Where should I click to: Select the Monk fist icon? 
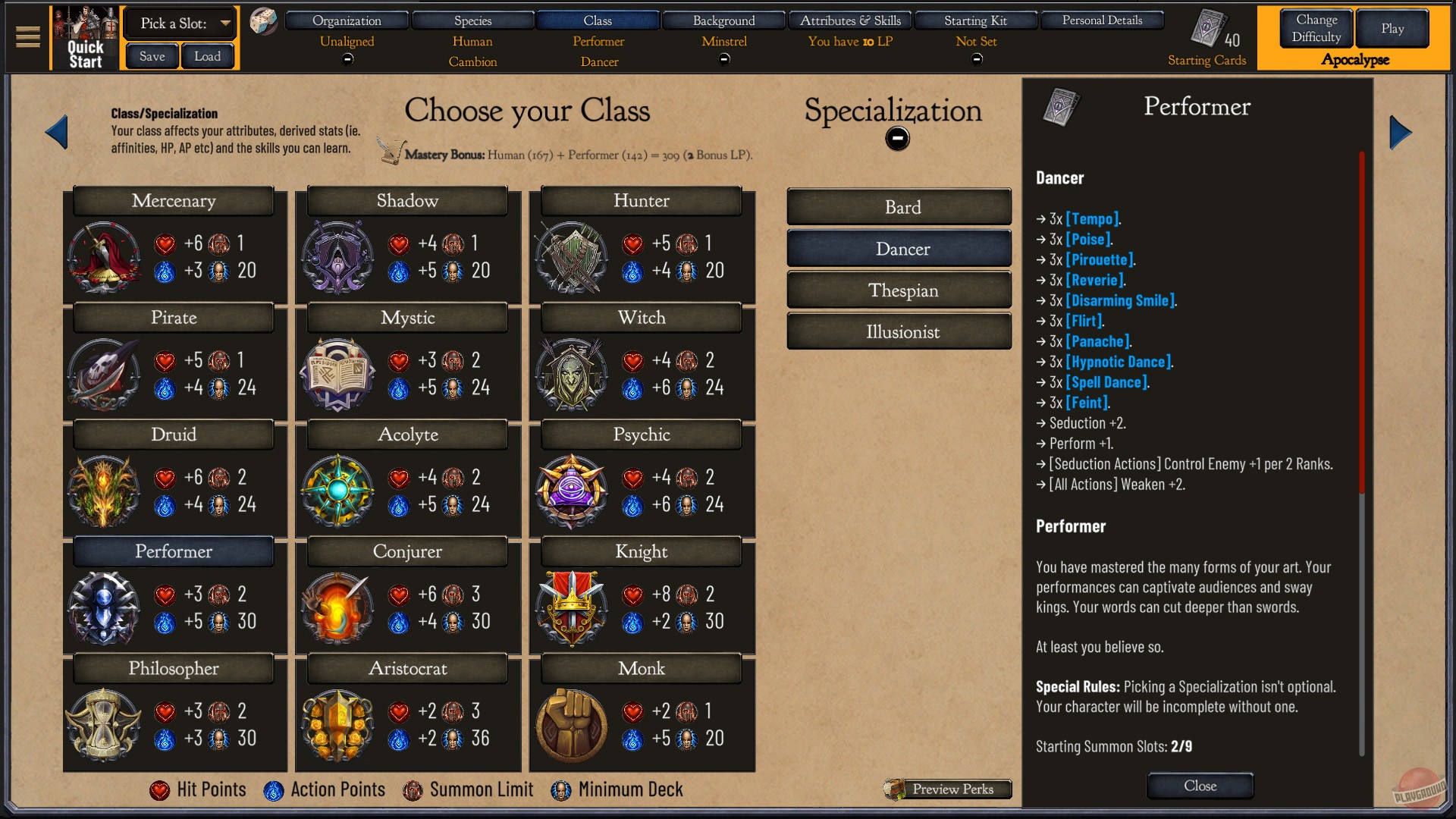[571, 725]
